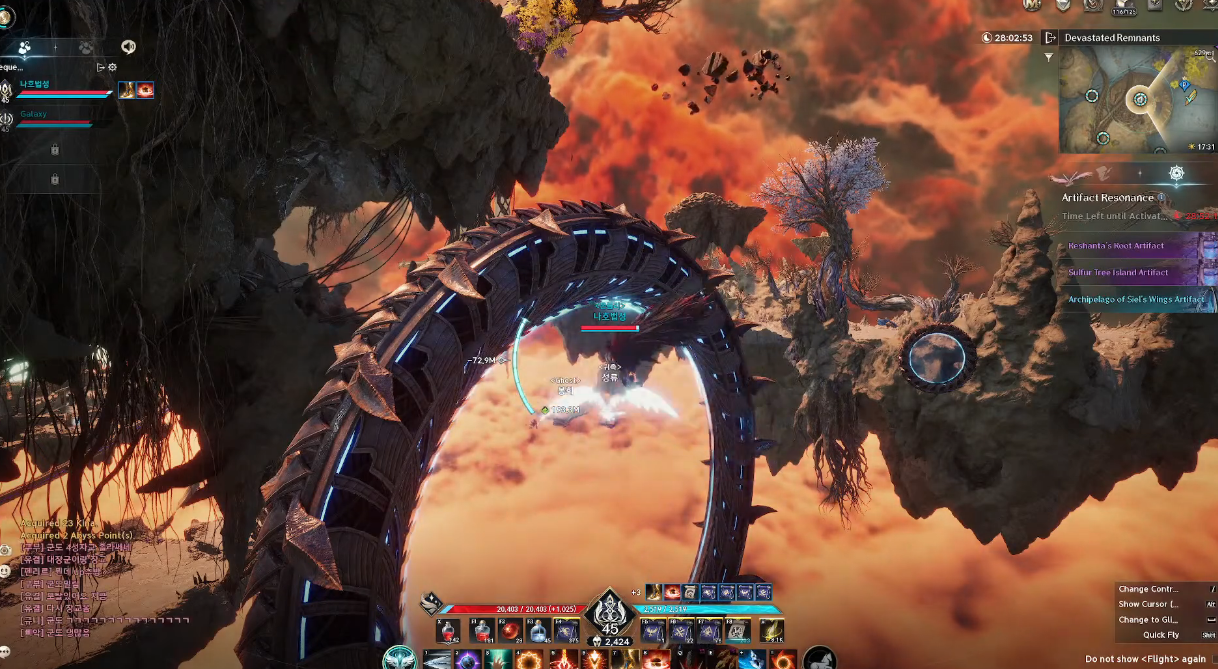Click the mount horse icon button

[820, 658]
